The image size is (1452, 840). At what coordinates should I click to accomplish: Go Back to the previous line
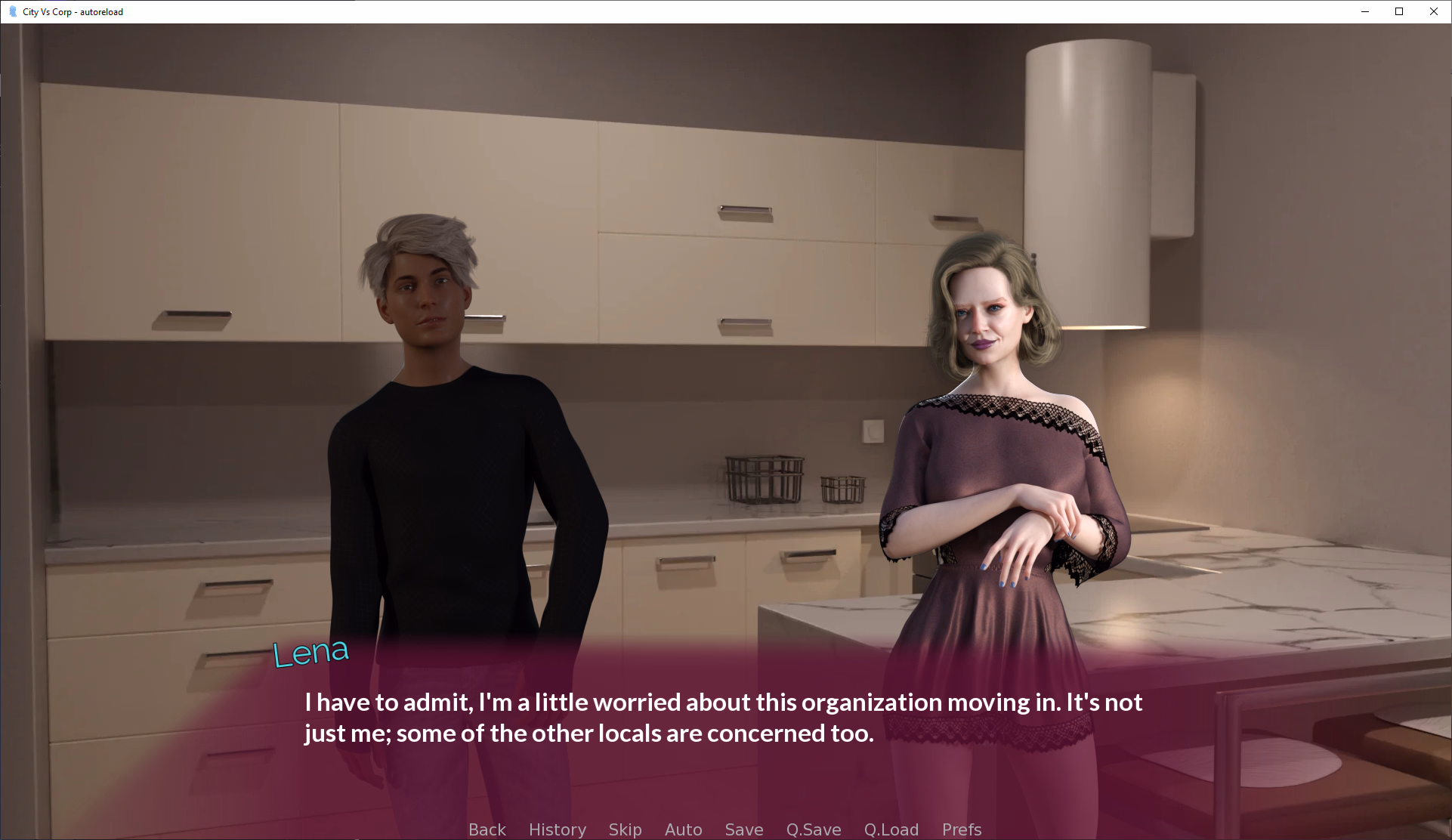coord(487,829)
